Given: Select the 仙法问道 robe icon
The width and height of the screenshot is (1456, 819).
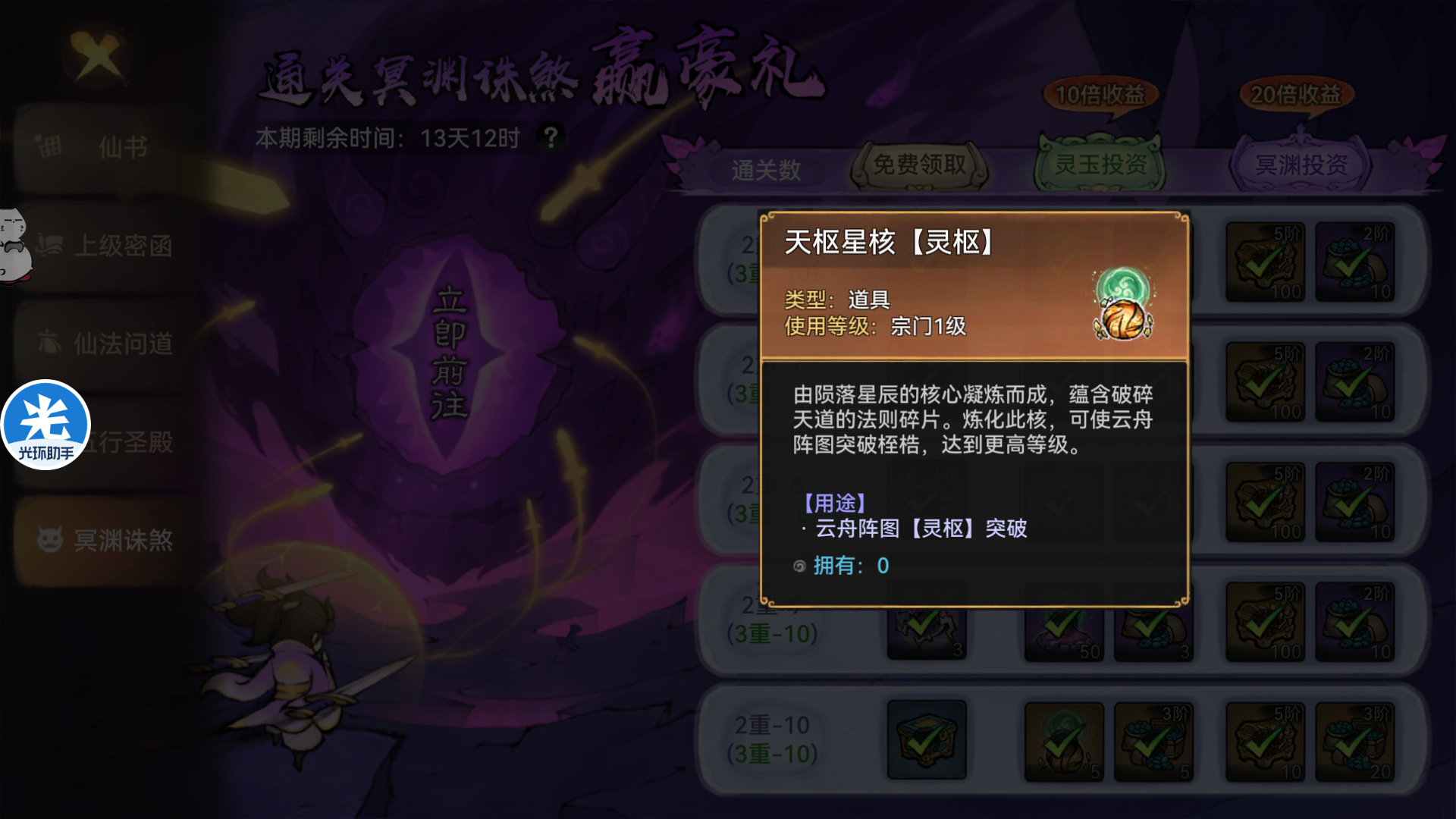Looking at the screenshot, I should [48, 344].
